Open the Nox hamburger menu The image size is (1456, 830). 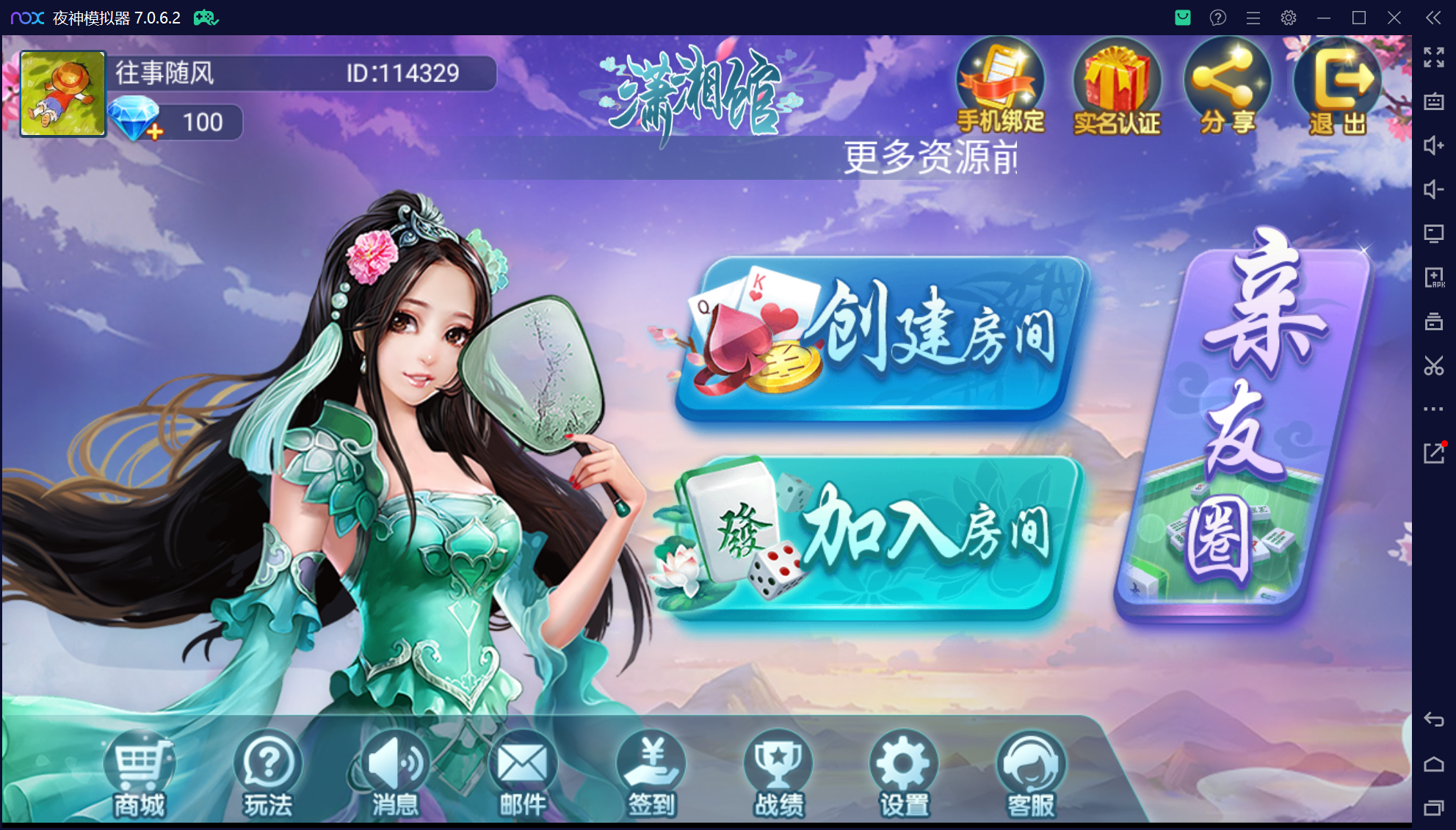1253,18
